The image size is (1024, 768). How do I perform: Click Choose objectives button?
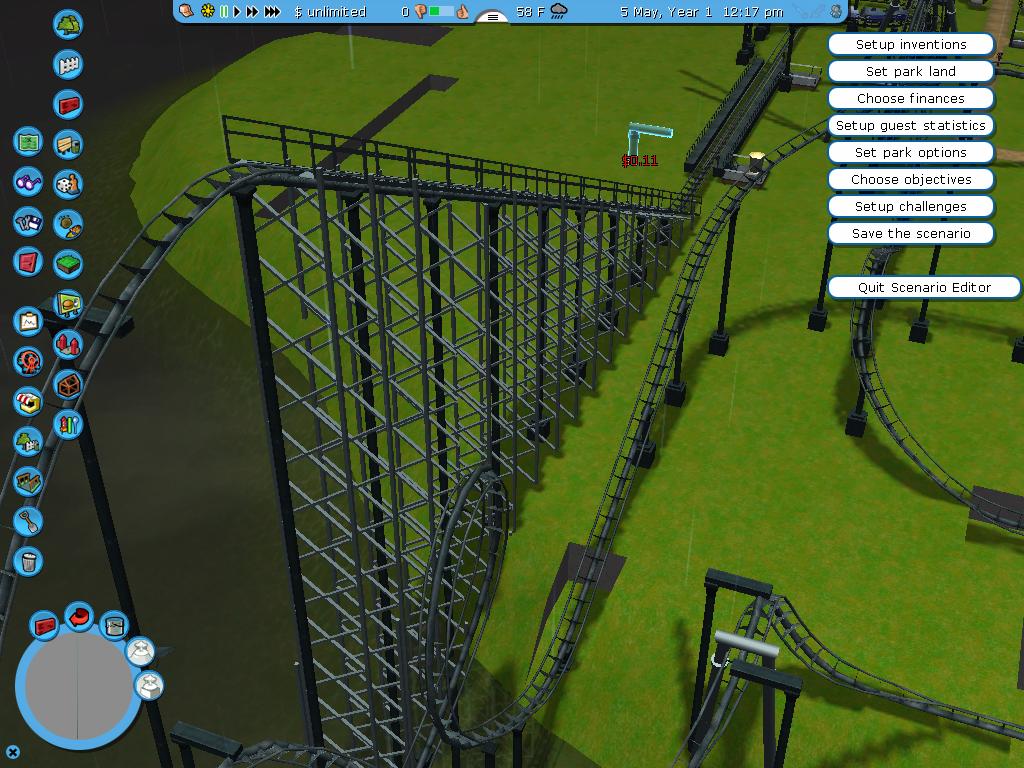[x=910, y=180]
